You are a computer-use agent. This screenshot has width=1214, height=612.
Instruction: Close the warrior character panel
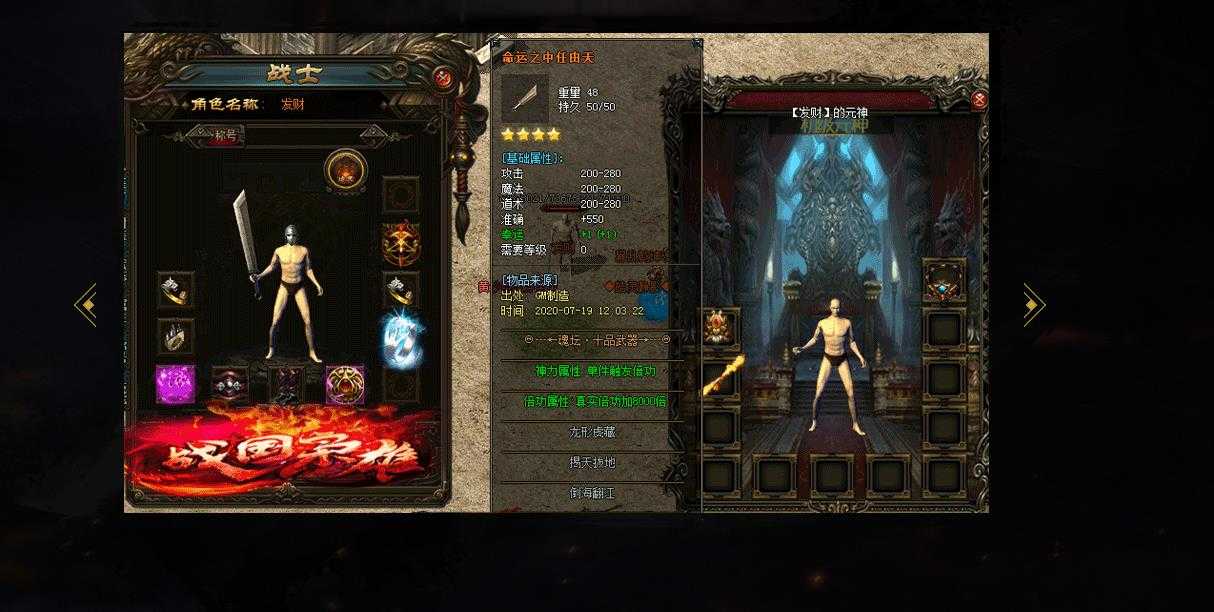click(442, 78)
